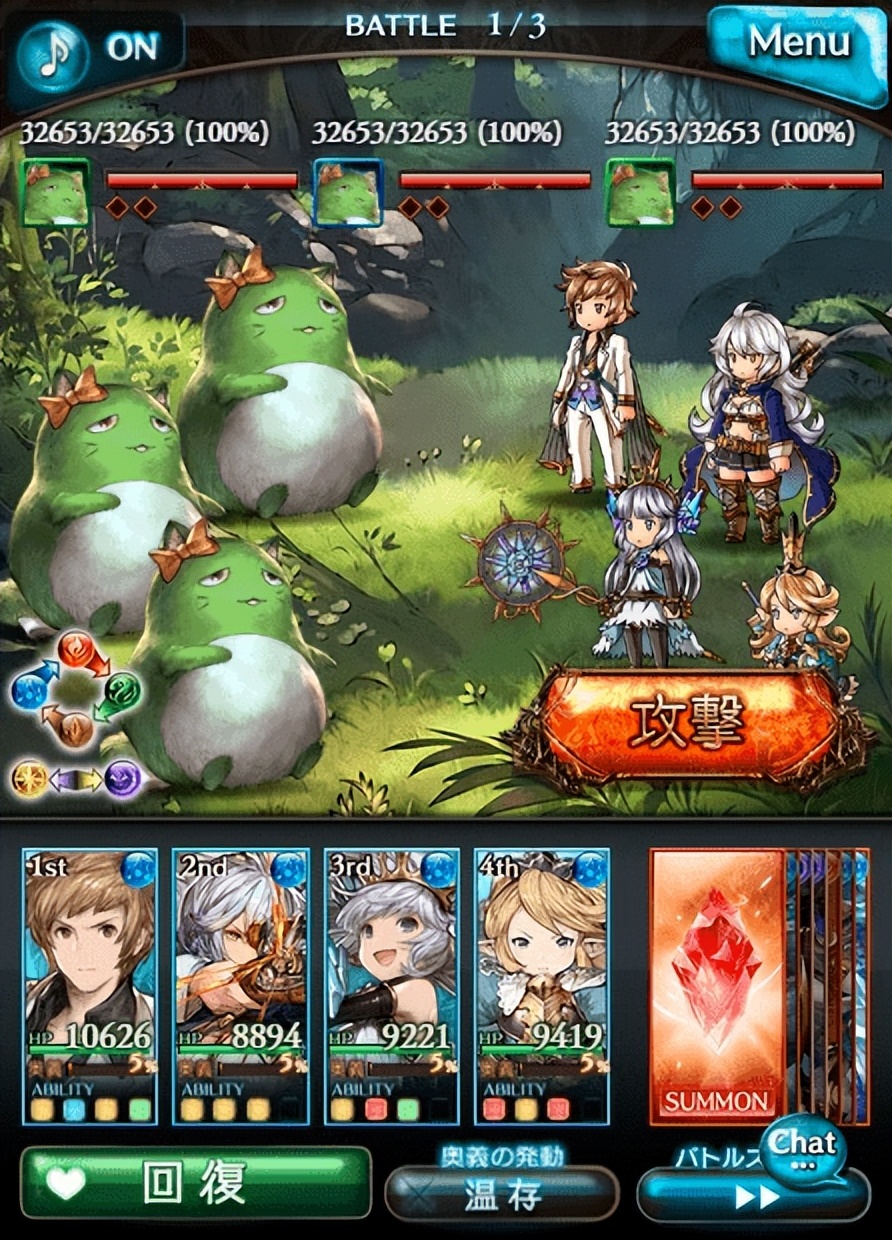The image size is (892, 1240).
Task: Pick the 3rd party member card
Action: pyautogui.click(x=392, y=985)
